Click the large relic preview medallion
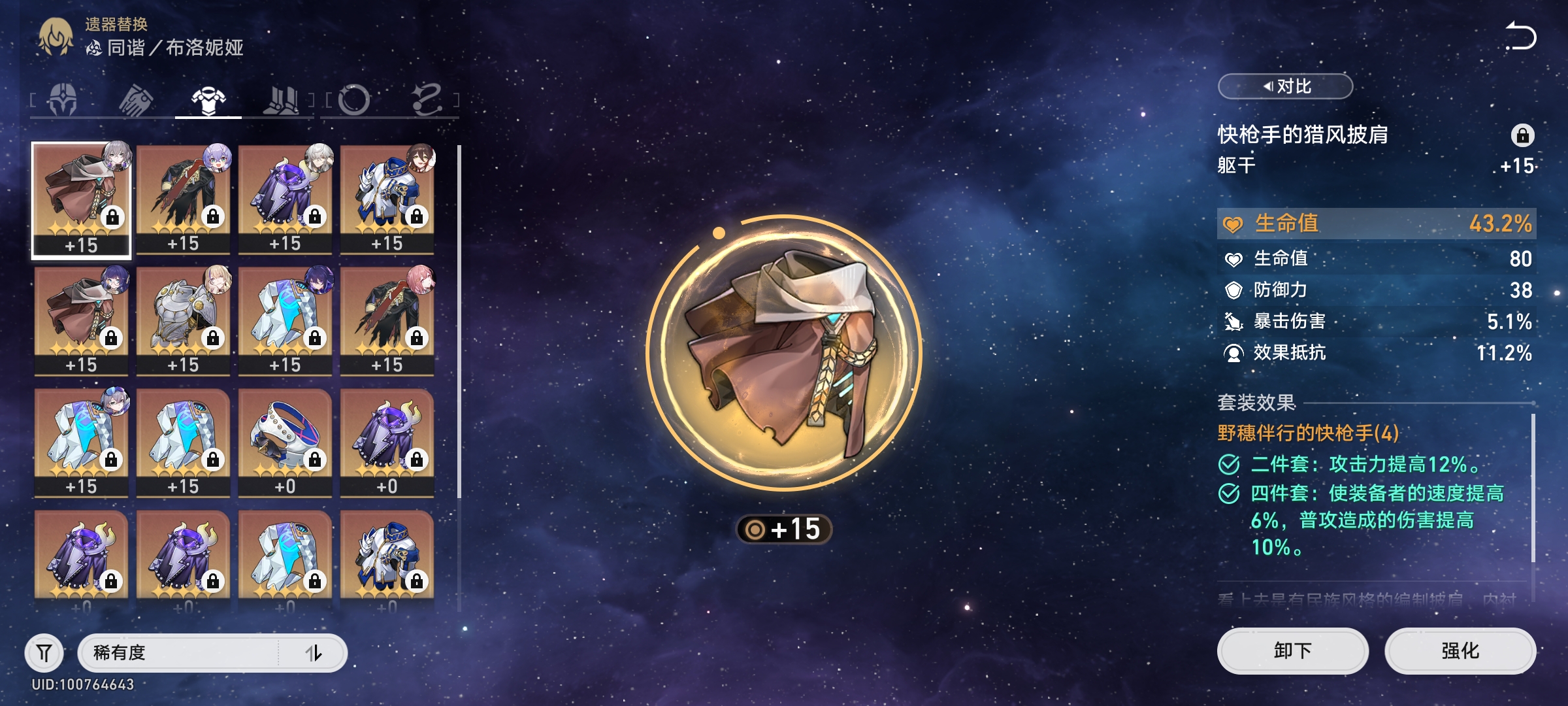 pyautogui.click(x=784, y=353)
